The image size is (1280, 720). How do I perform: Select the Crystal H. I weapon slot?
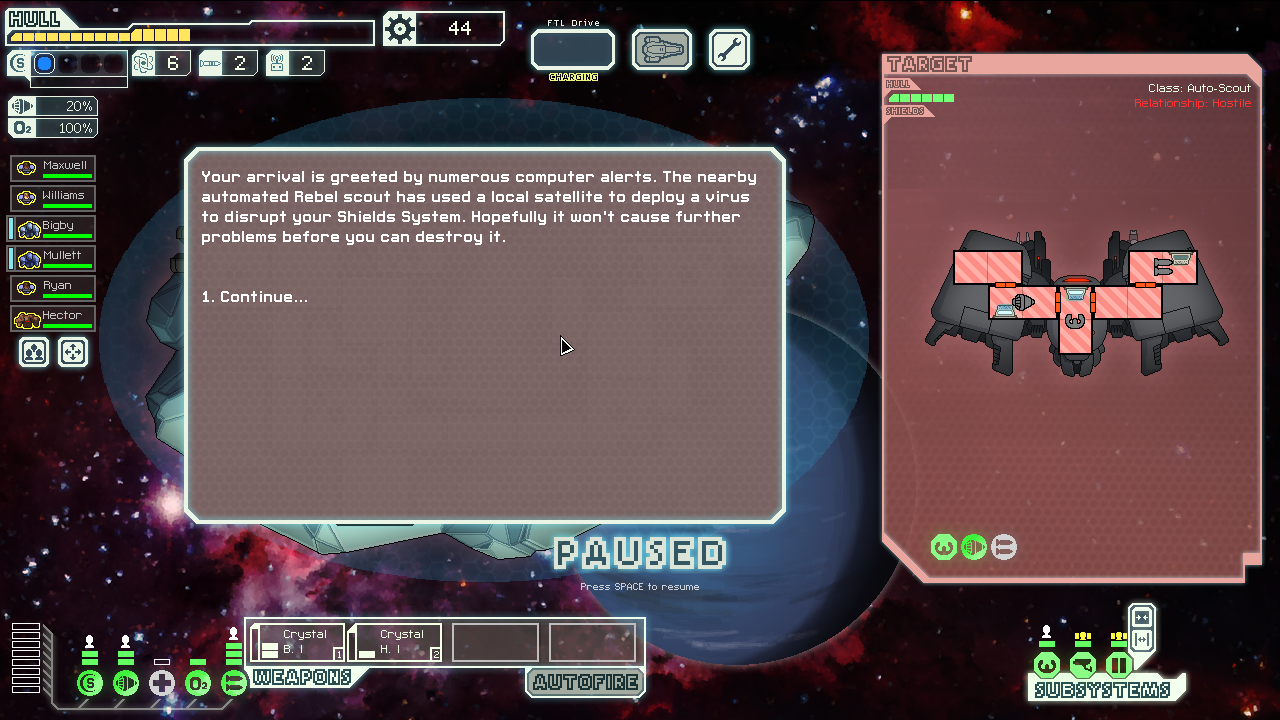point(395,642)
